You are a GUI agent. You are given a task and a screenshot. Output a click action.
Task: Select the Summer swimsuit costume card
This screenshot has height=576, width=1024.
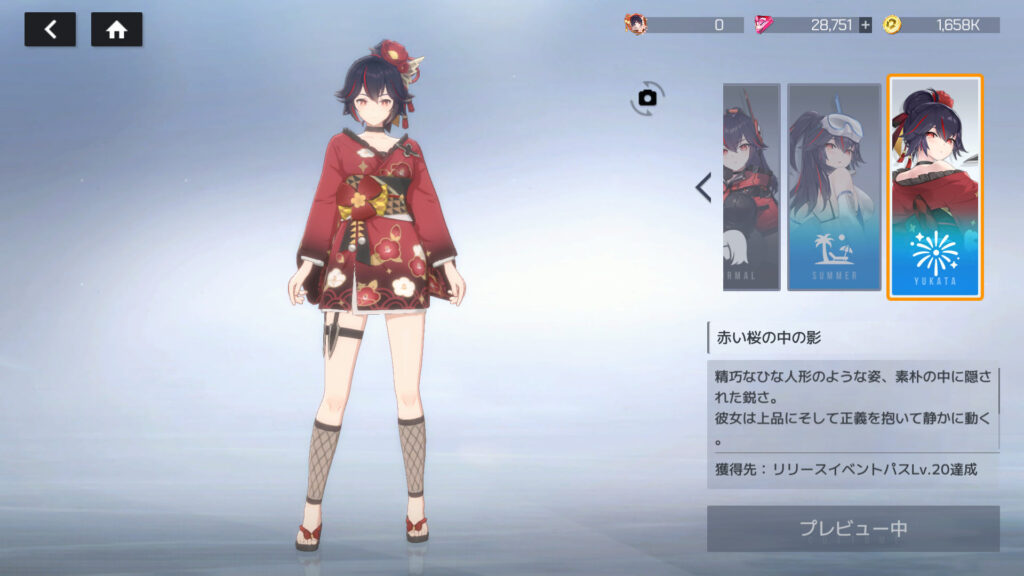pyautogui.click(x=833, y=187)
